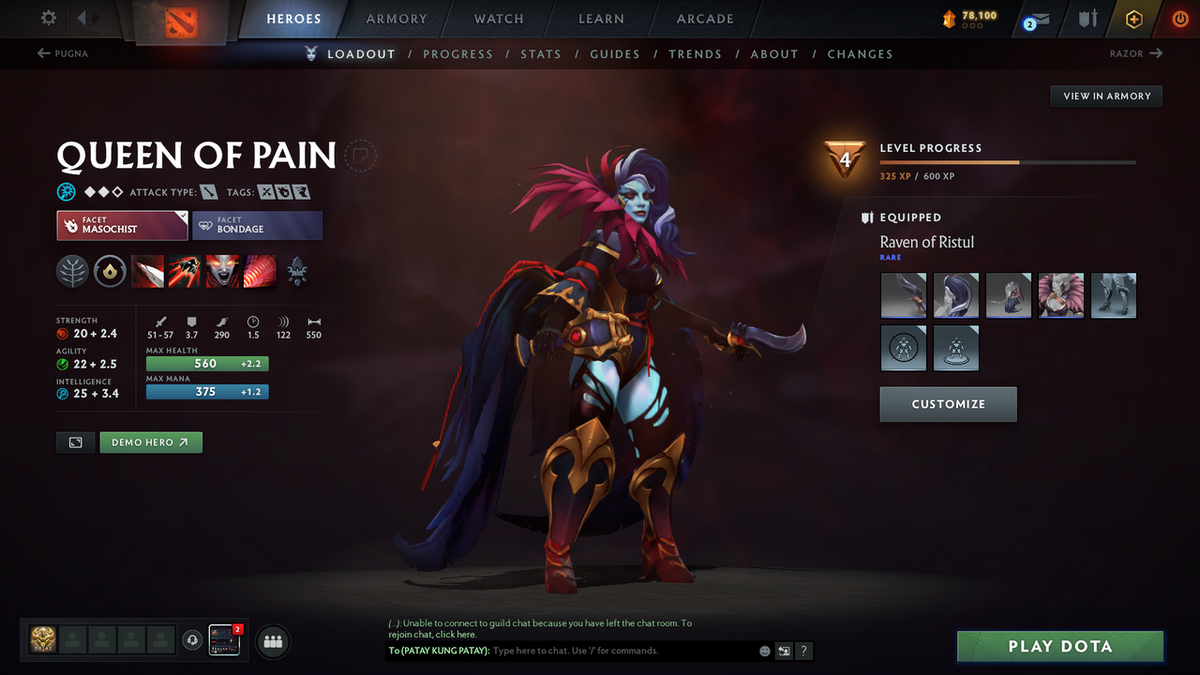The width and height of the screenshot is (1200, 675).
Task: Open the Stats tab
Action: tap(540, 54)
